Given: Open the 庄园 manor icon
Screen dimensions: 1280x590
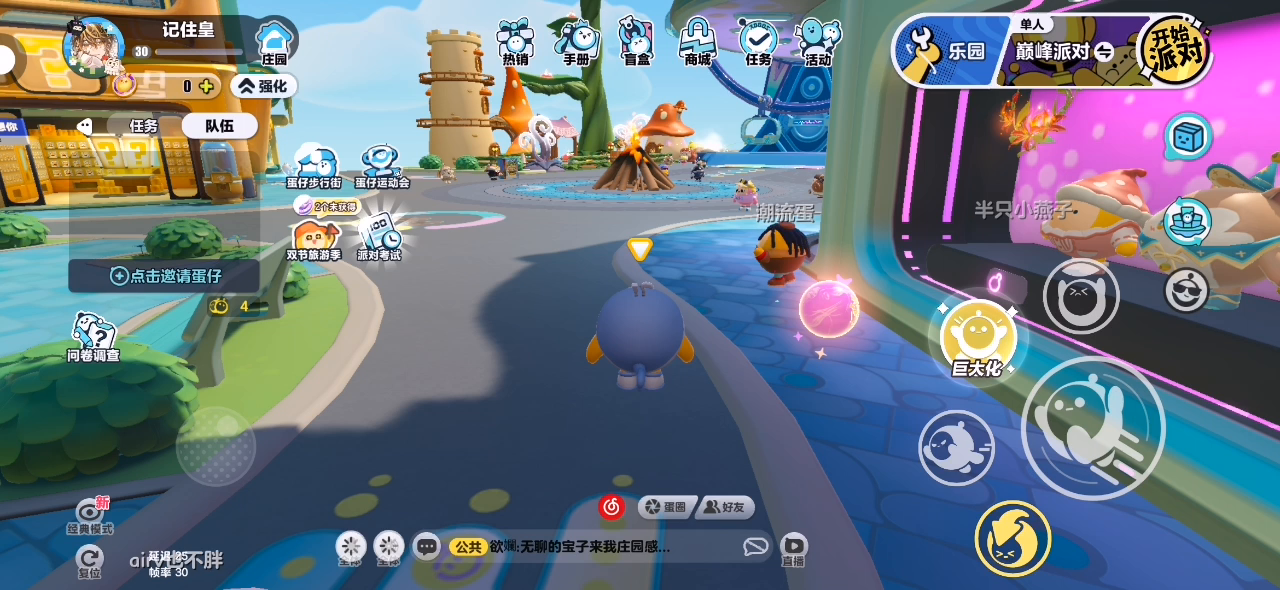Looking at the screenshot, I should [x=273, y=44].
